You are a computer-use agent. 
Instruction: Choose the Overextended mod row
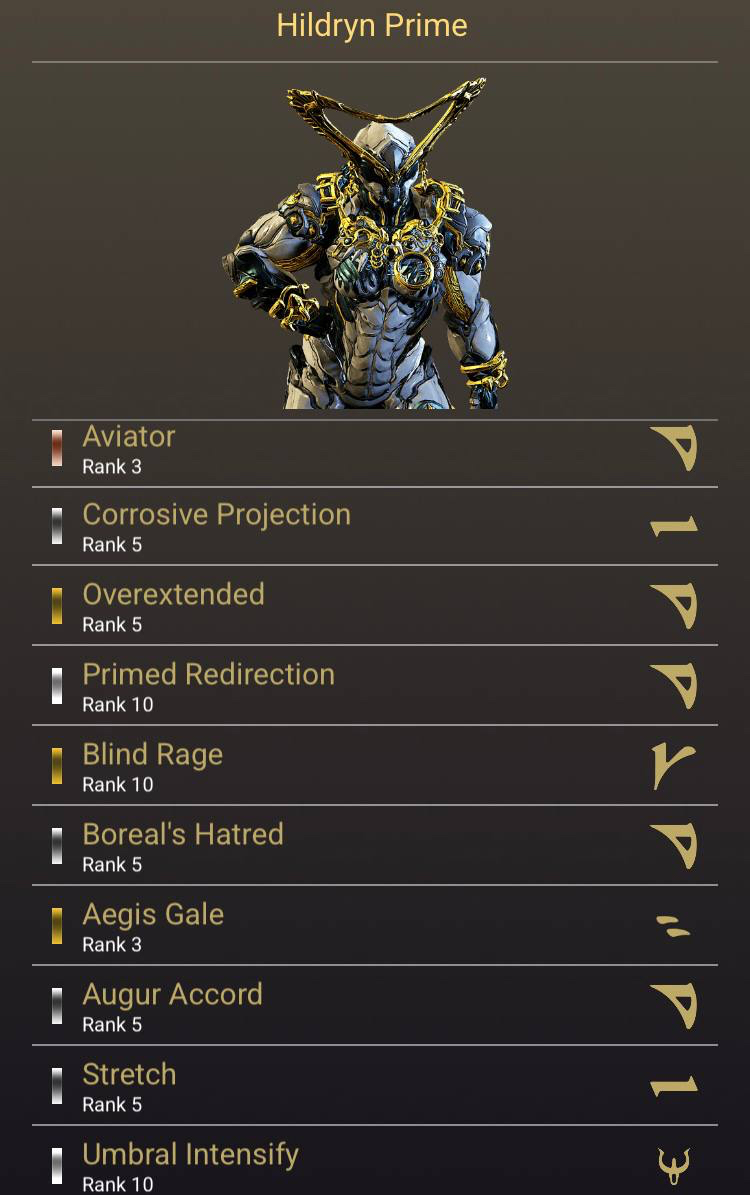pos(374,607)
